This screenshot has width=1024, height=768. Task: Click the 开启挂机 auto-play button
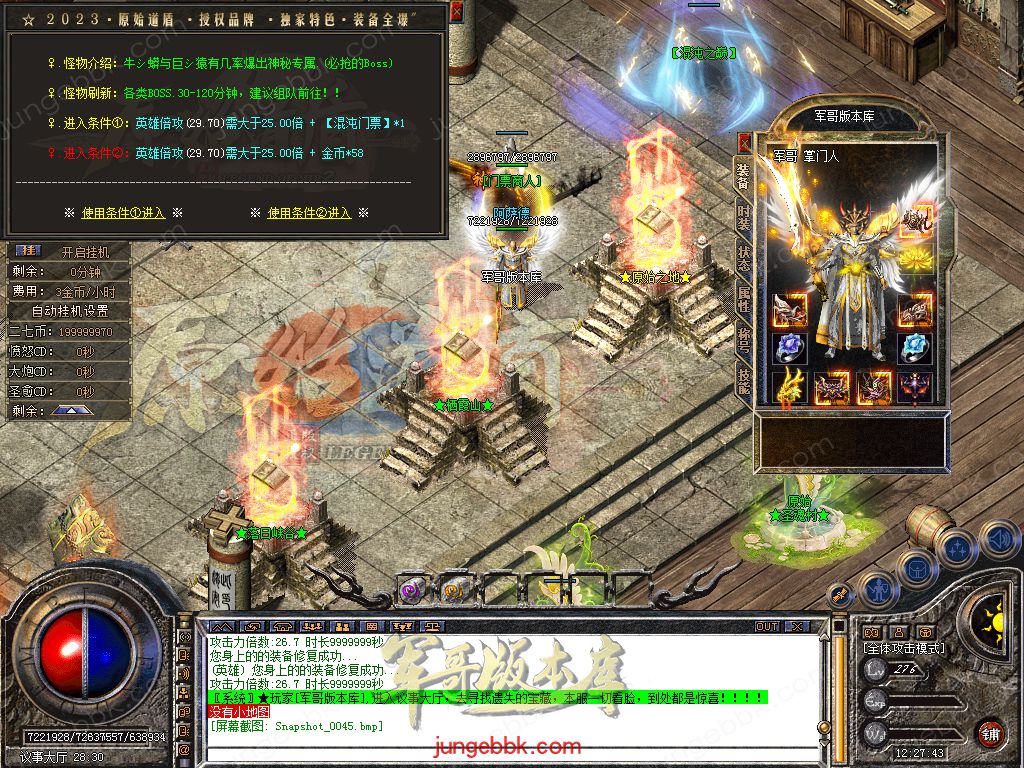click(84, 252)
